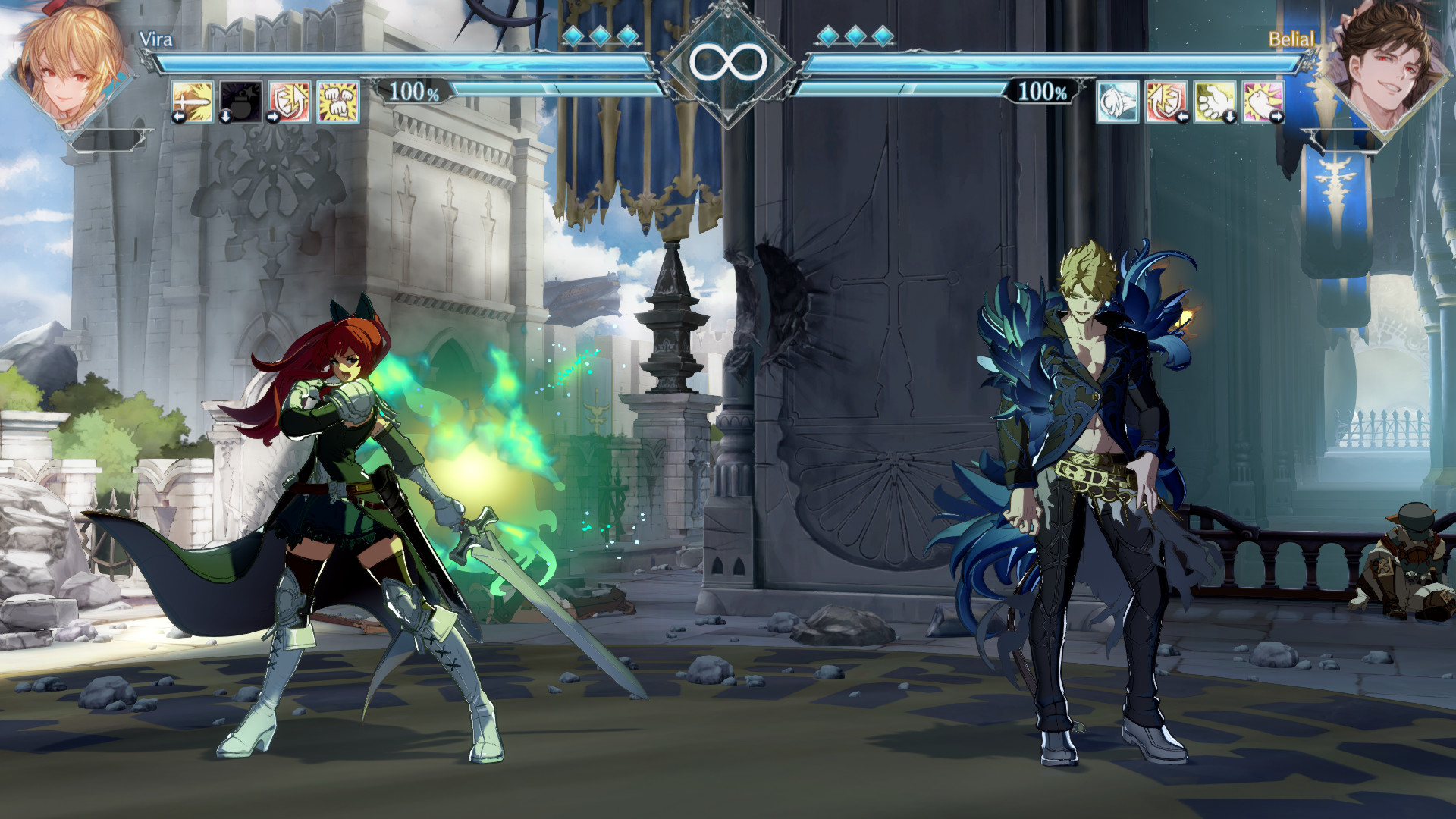This screenshot has height=819, width=1456.
Task: Select Vira's sword thrust skill icon
Action: tap(193, 102)
